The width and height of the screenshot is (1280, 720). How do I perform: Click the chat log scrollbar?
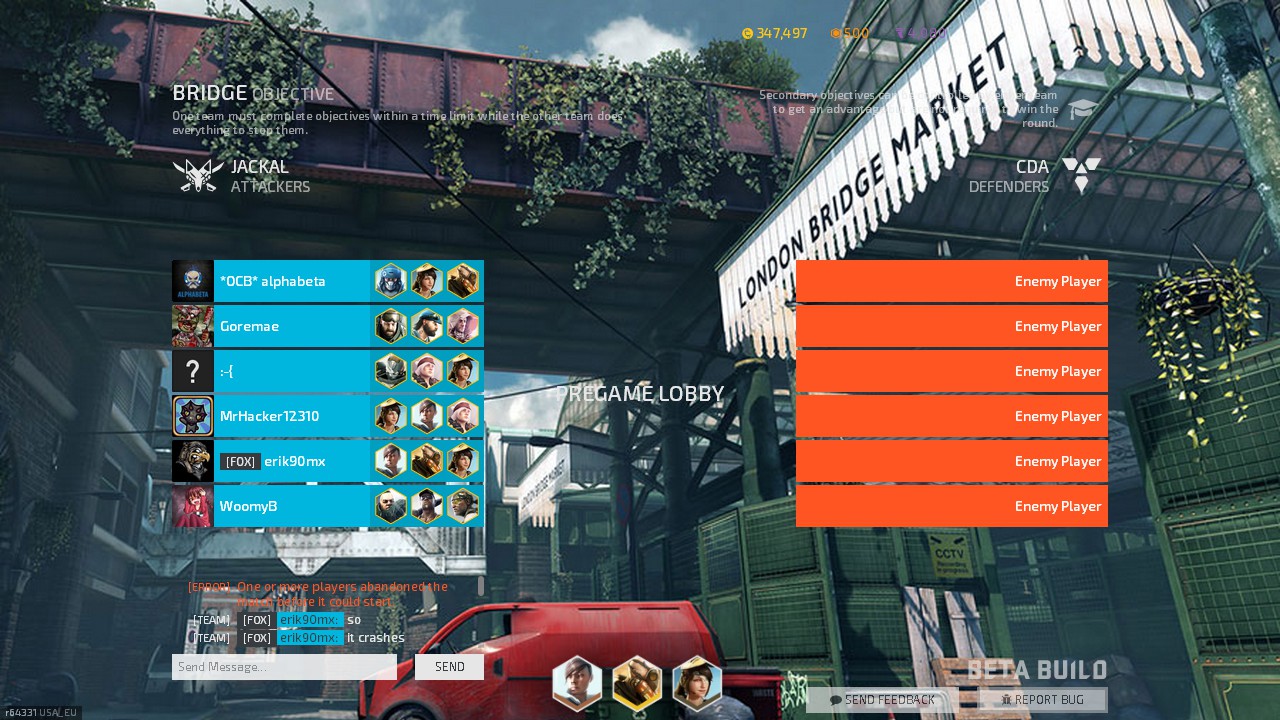[481, 585]
